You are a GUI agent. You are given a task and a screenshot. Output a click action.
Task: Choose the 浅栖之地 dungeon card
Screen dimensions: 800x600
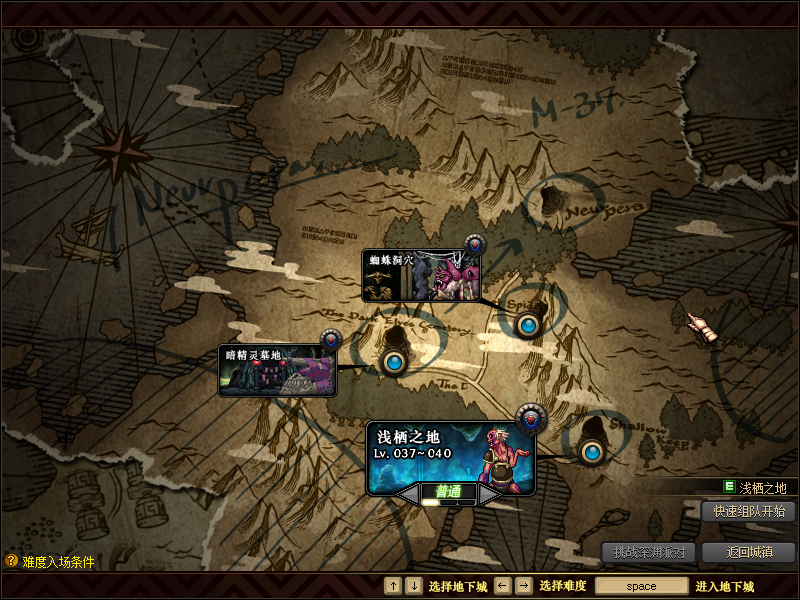point(450,456)
